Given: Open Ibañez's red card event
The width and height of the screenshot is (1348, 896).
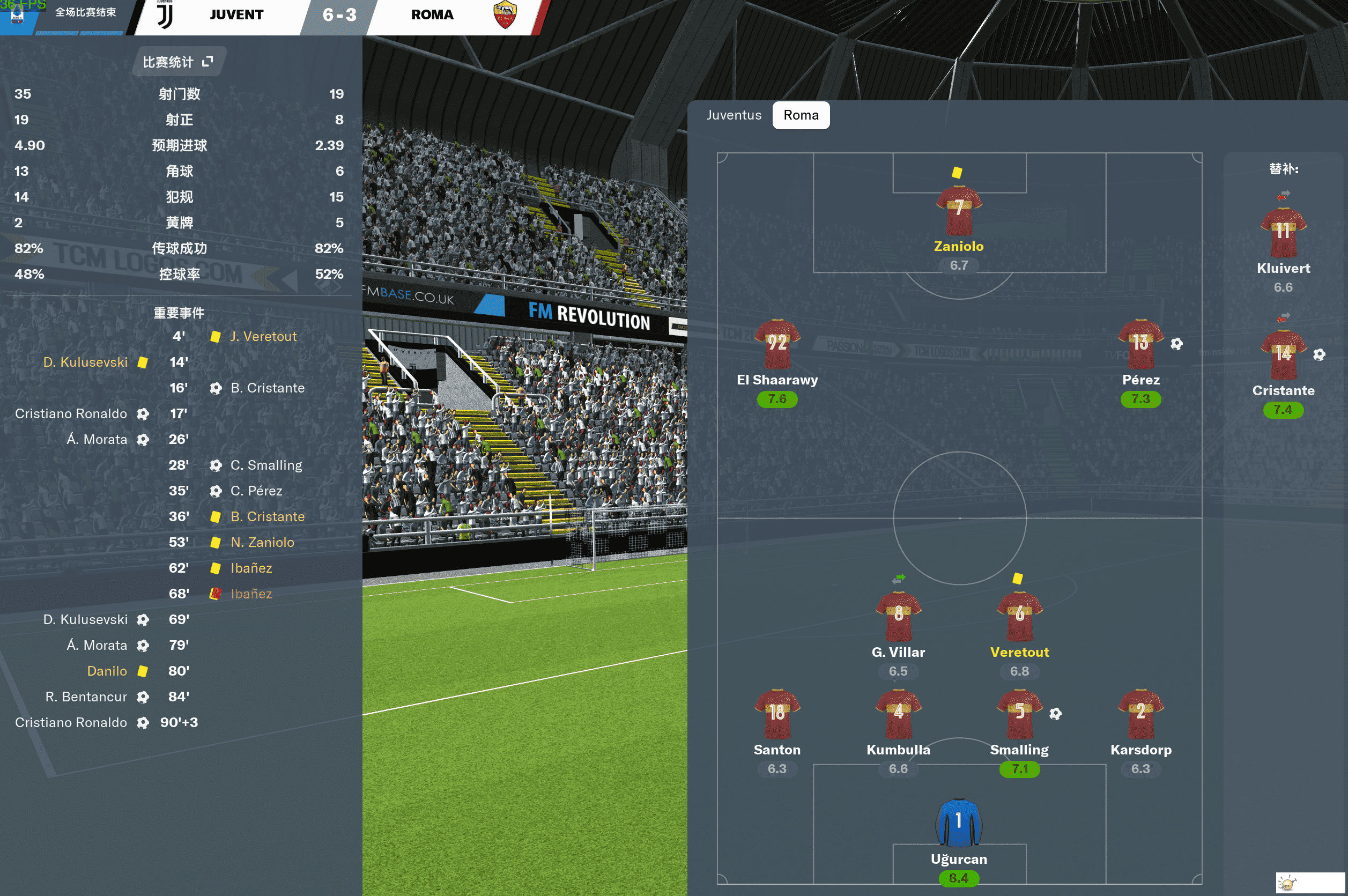Looking at the screenshot, I should pyautogui.click(x=250, y=594).
